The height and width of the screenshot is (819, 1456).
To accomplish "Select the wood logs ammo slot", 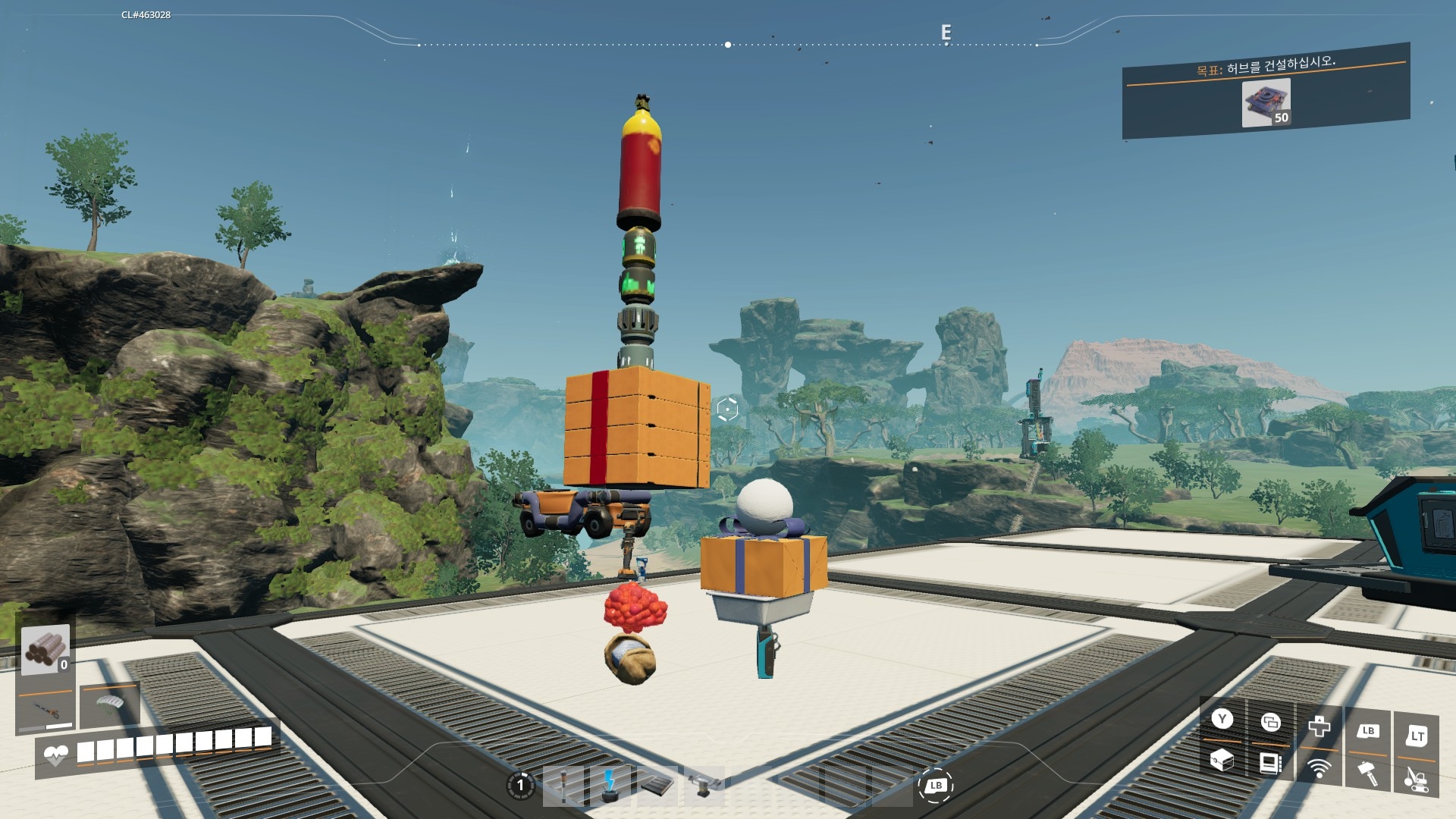I will [45, 650].
